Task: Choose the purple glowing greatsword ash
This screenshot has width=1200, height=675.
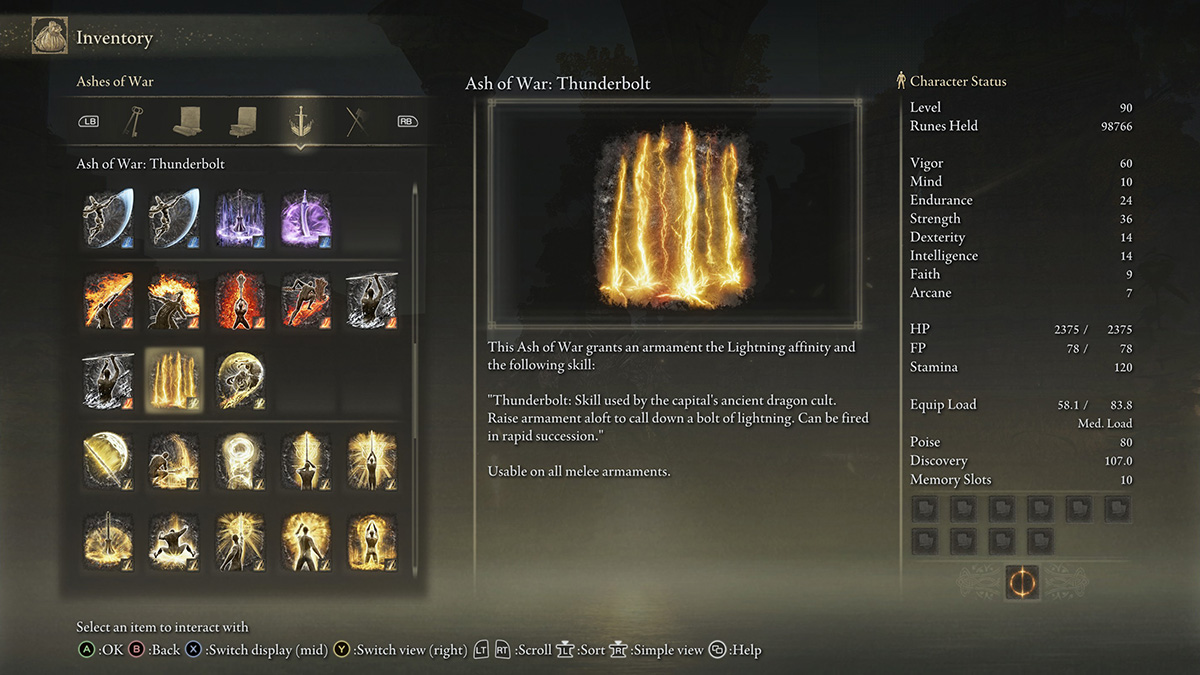Action: point(306,218)
